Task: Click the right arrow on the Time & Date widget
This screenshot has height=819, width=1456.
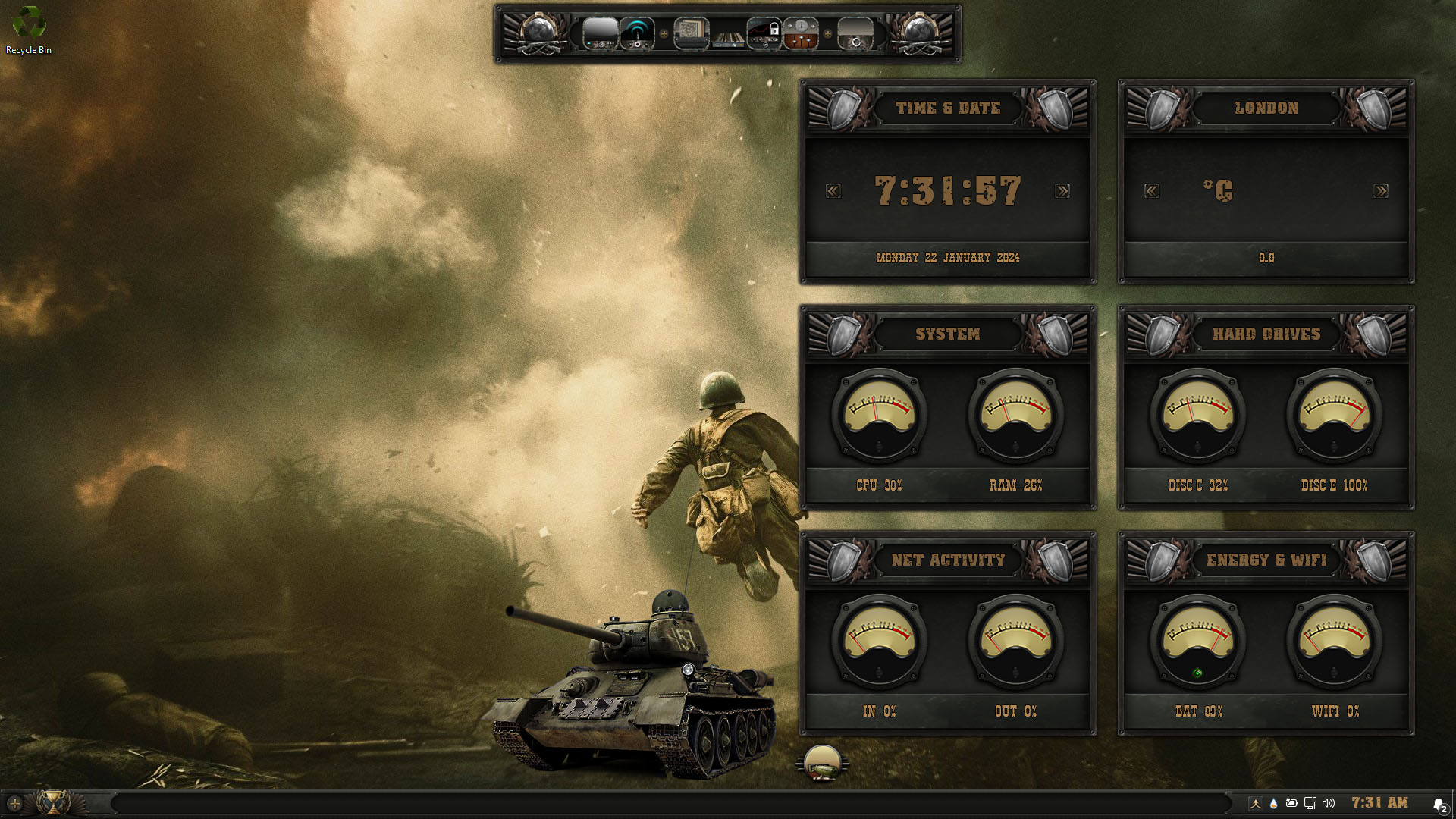Action: point(1062,191)
